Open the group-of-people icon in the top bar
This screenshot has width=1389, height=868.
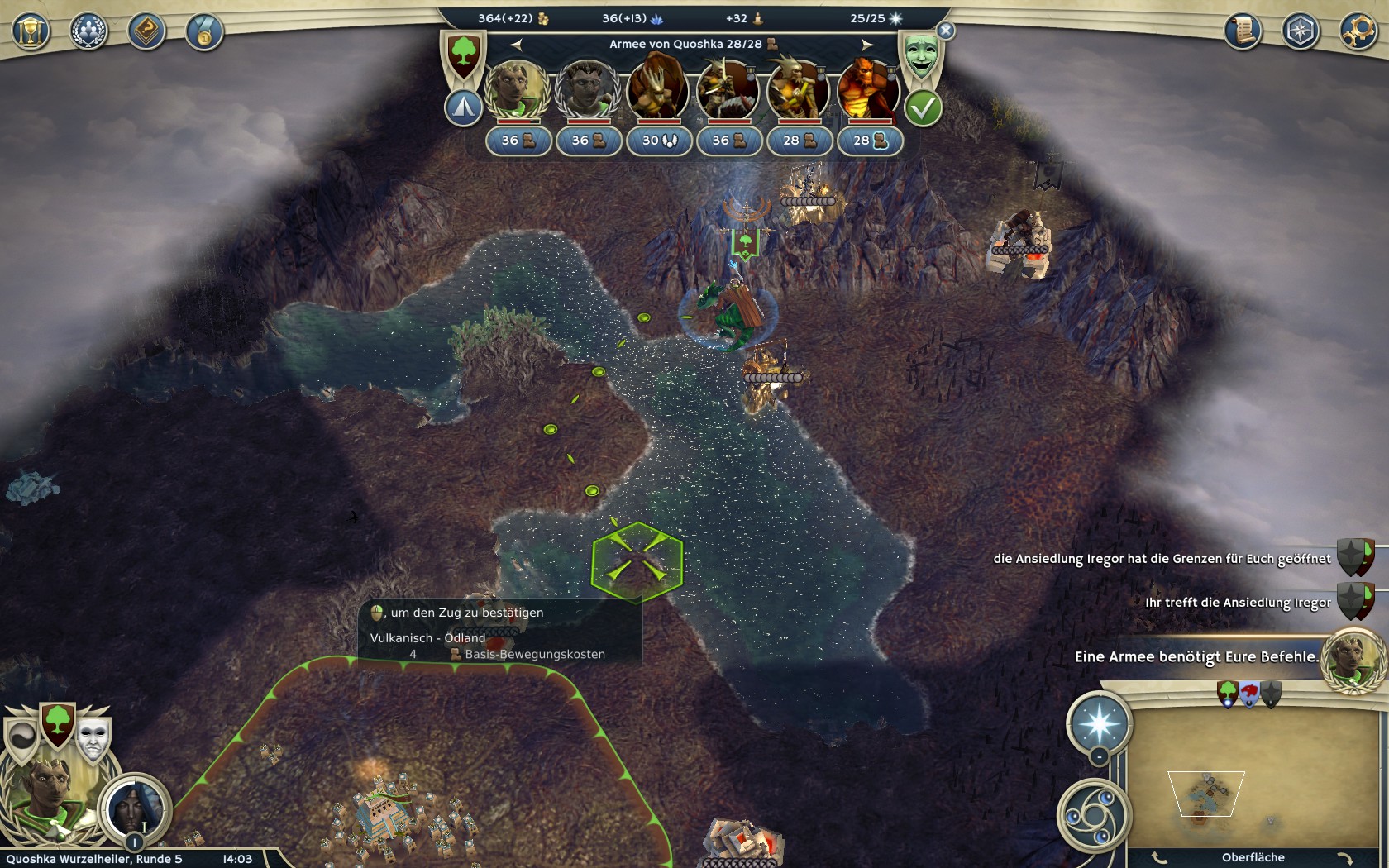click(88, 32)
